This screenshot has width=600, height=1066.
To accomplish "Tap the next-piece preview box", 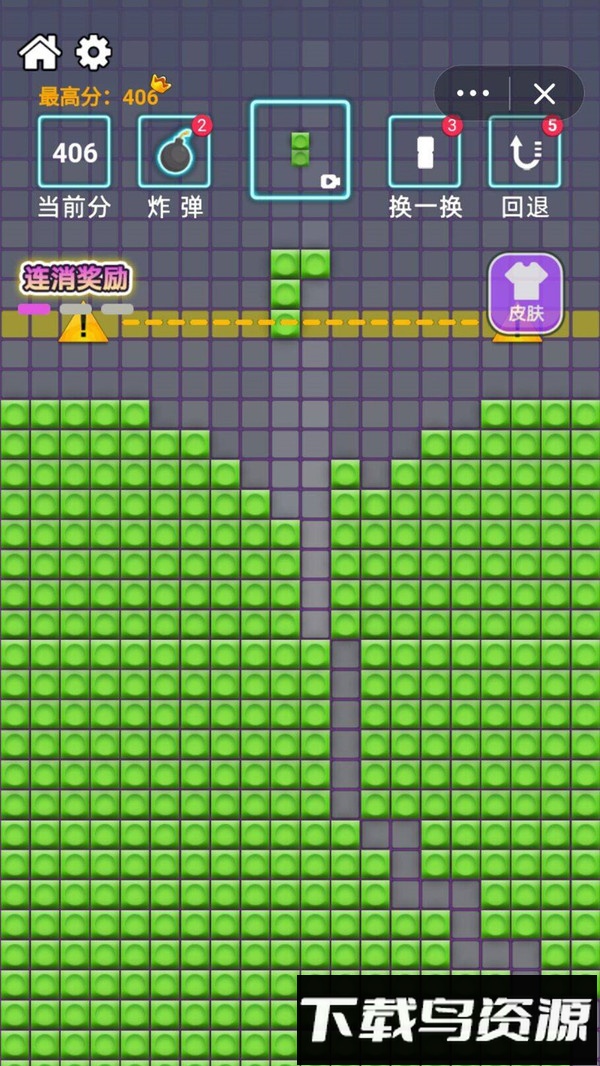I will [x=300, y=150].
